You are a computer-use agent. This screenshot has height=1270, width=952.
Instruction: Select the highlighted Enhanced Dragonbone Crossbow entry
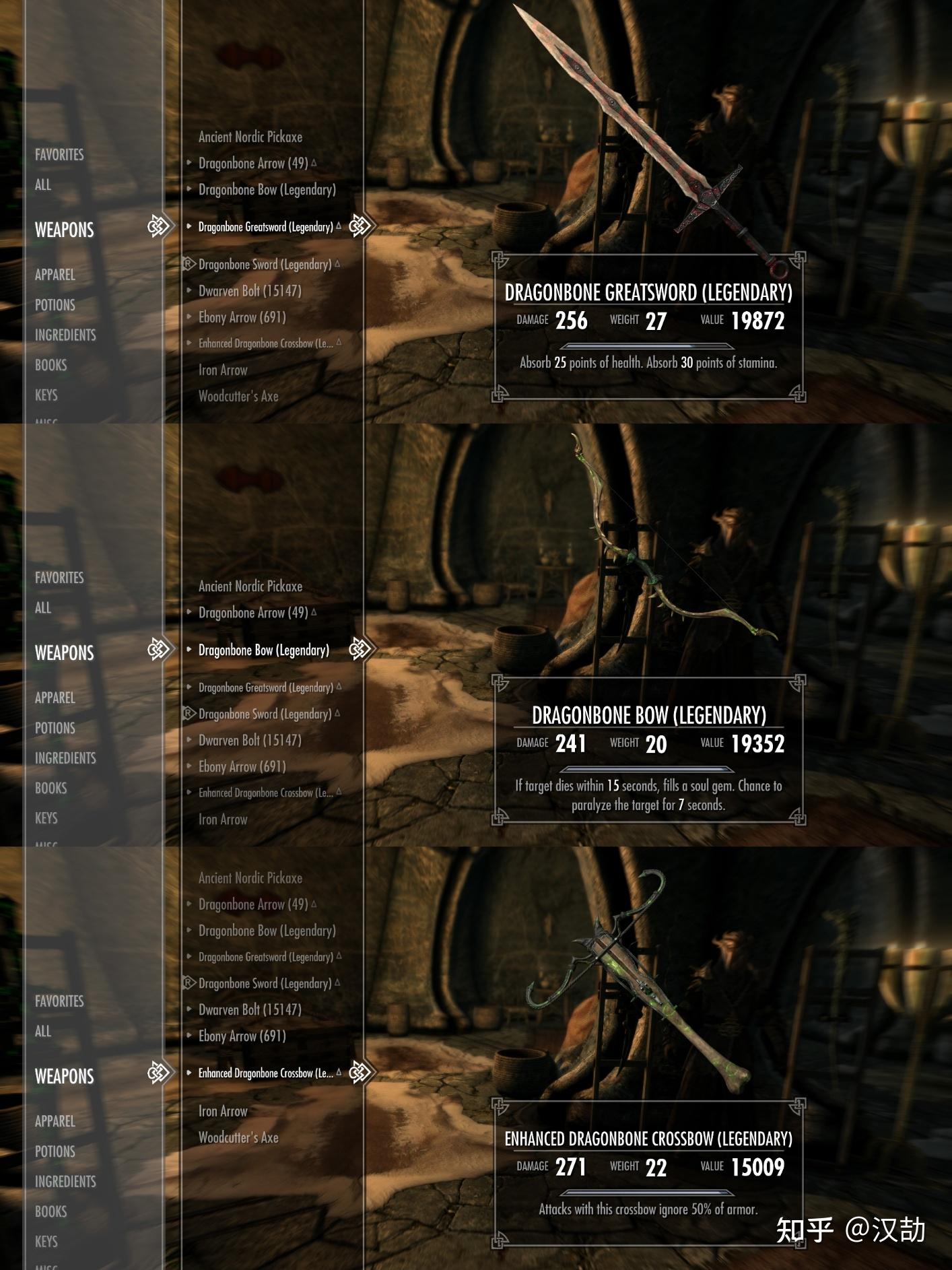pos(265,1073)
